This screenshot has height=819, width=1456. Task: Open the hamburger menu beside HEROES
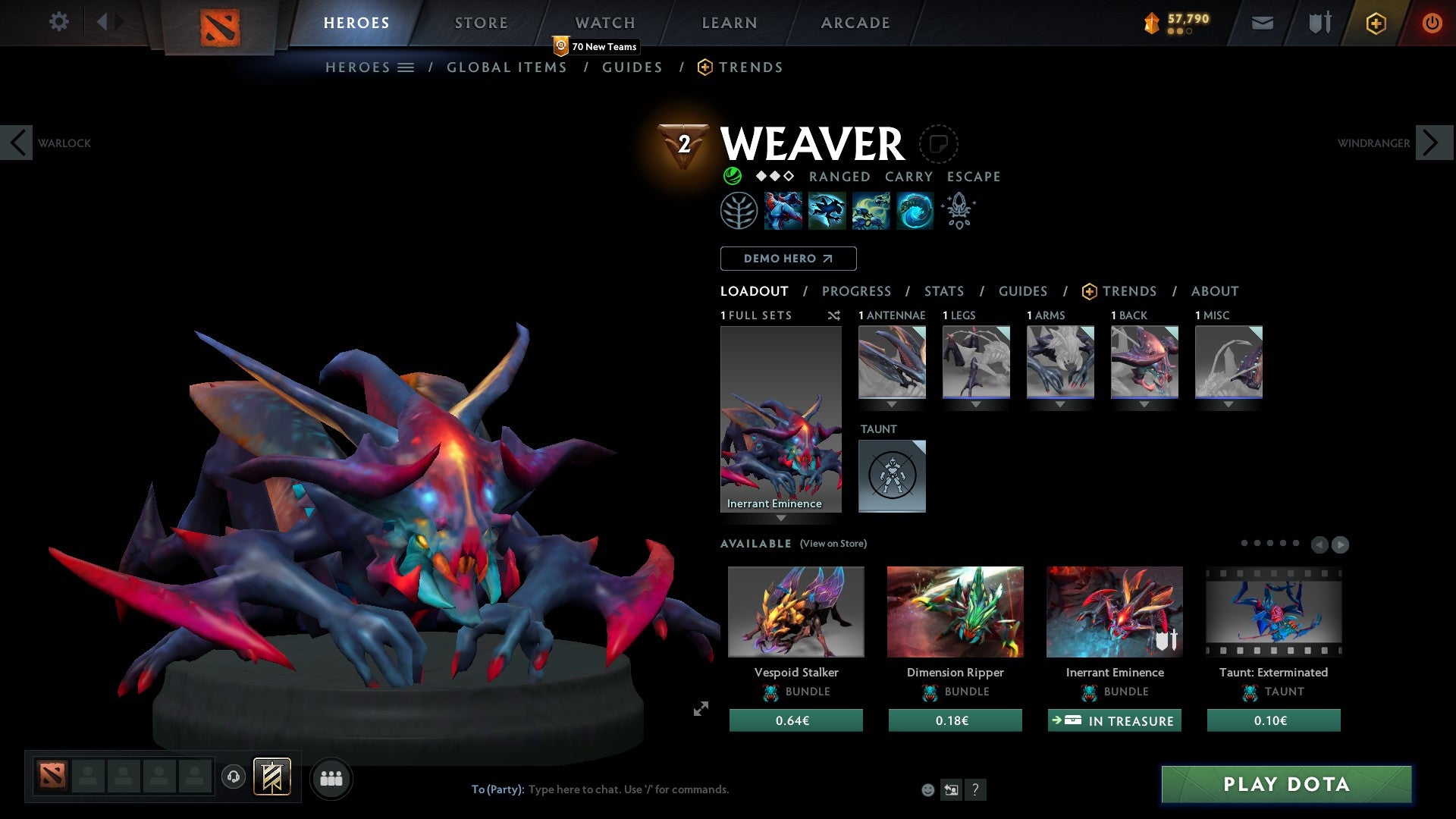pos(404,67)
